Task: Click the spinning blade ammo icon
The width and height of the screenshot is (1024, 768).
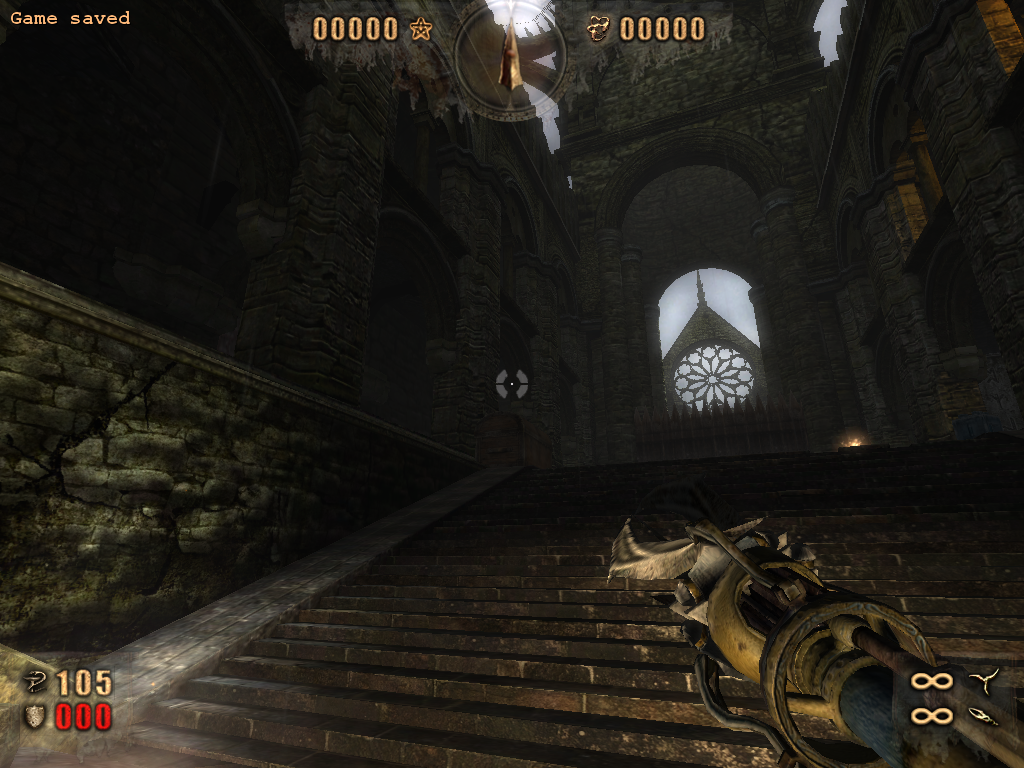Action: (982, 682)
